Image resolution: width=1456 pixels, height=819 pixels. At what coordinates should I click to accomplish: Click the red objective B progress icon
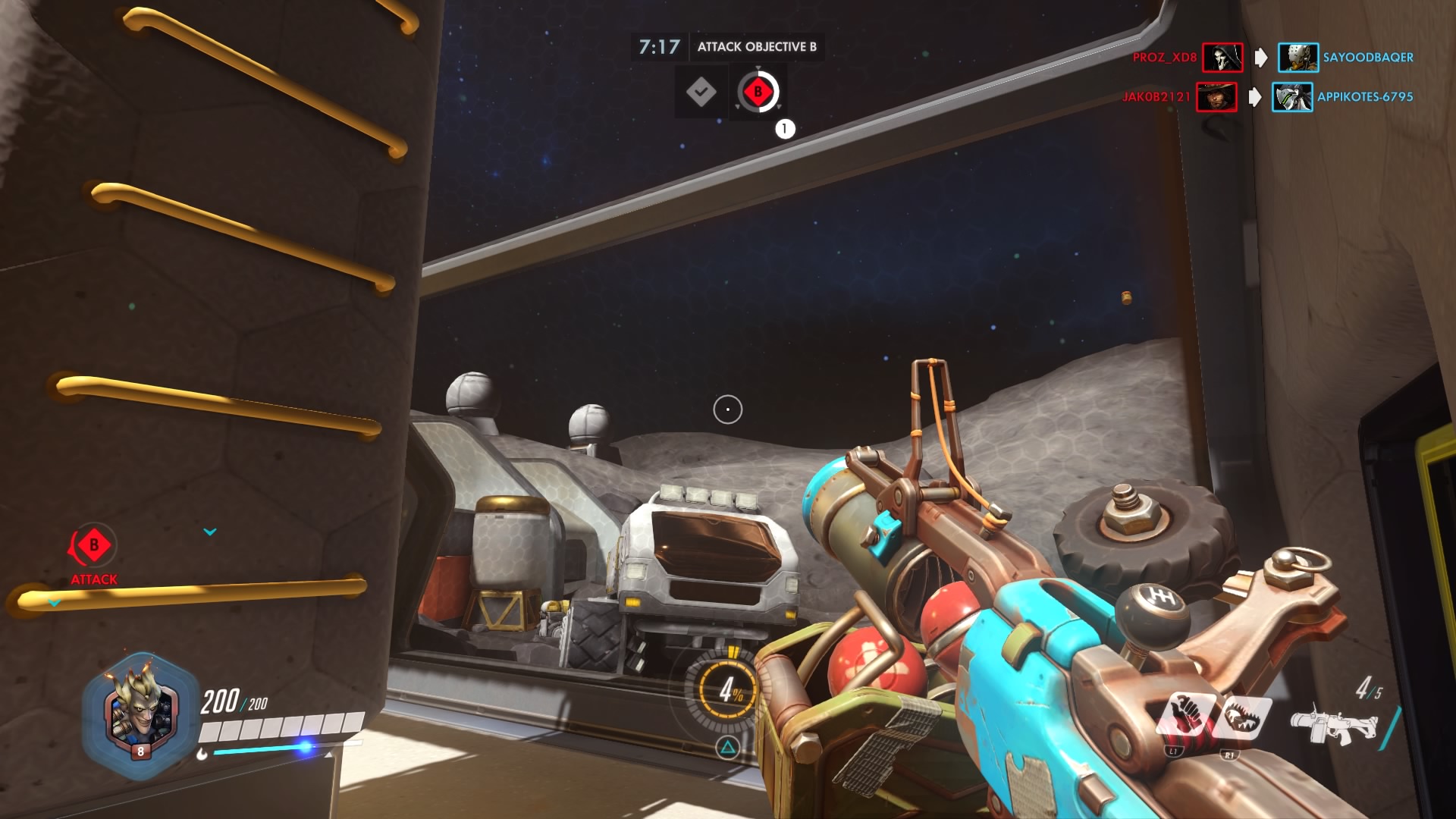[x=758, y=93]
